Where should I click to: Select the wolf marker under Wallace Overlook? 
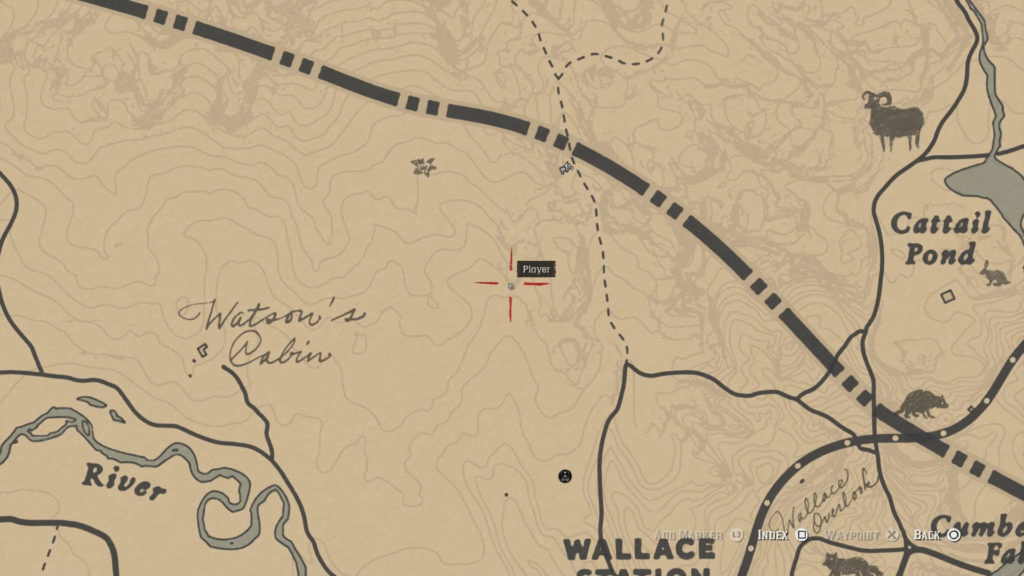[852, 565]
